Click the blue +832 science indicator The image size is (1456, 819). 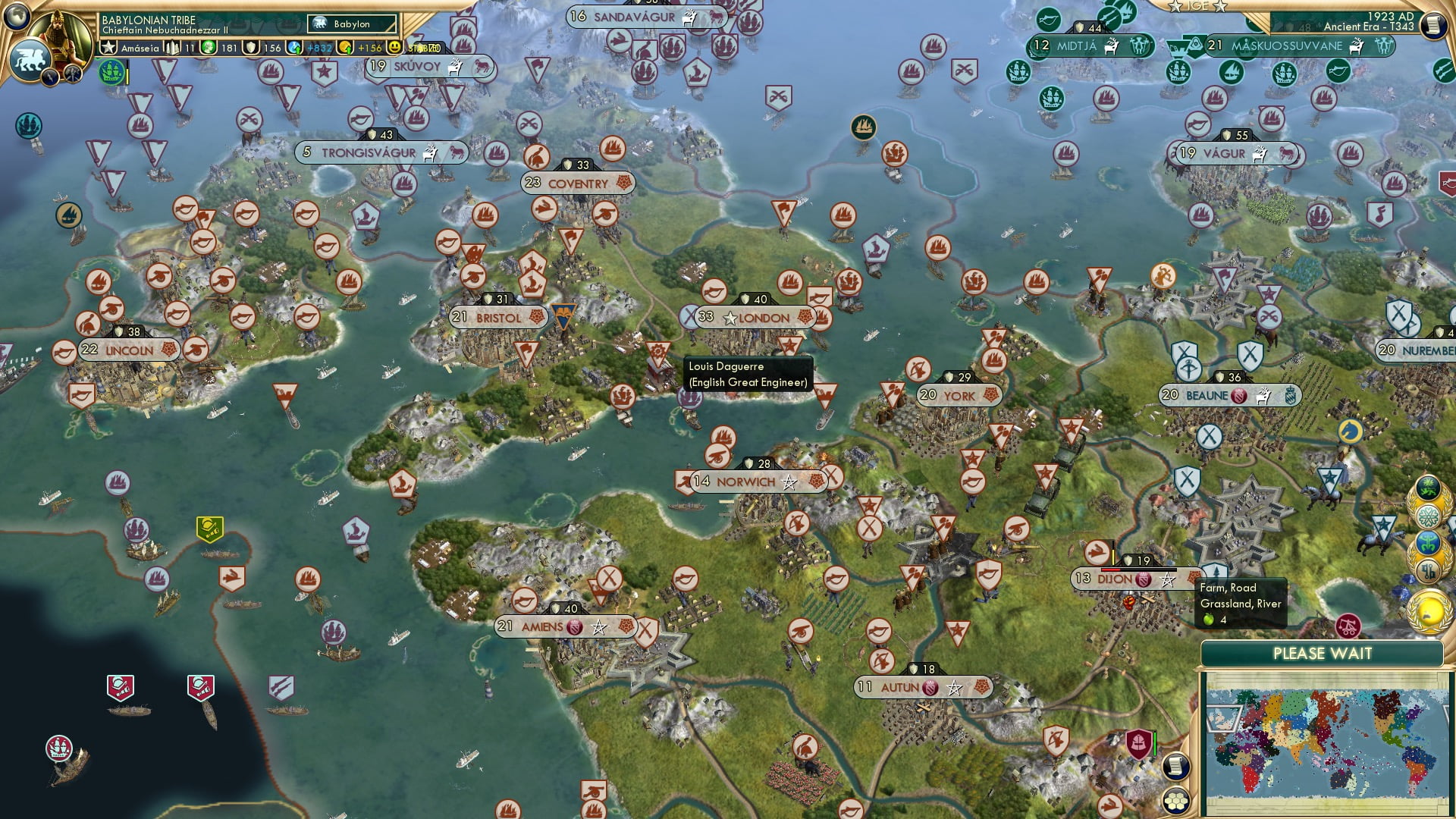(x=295, y=47)
